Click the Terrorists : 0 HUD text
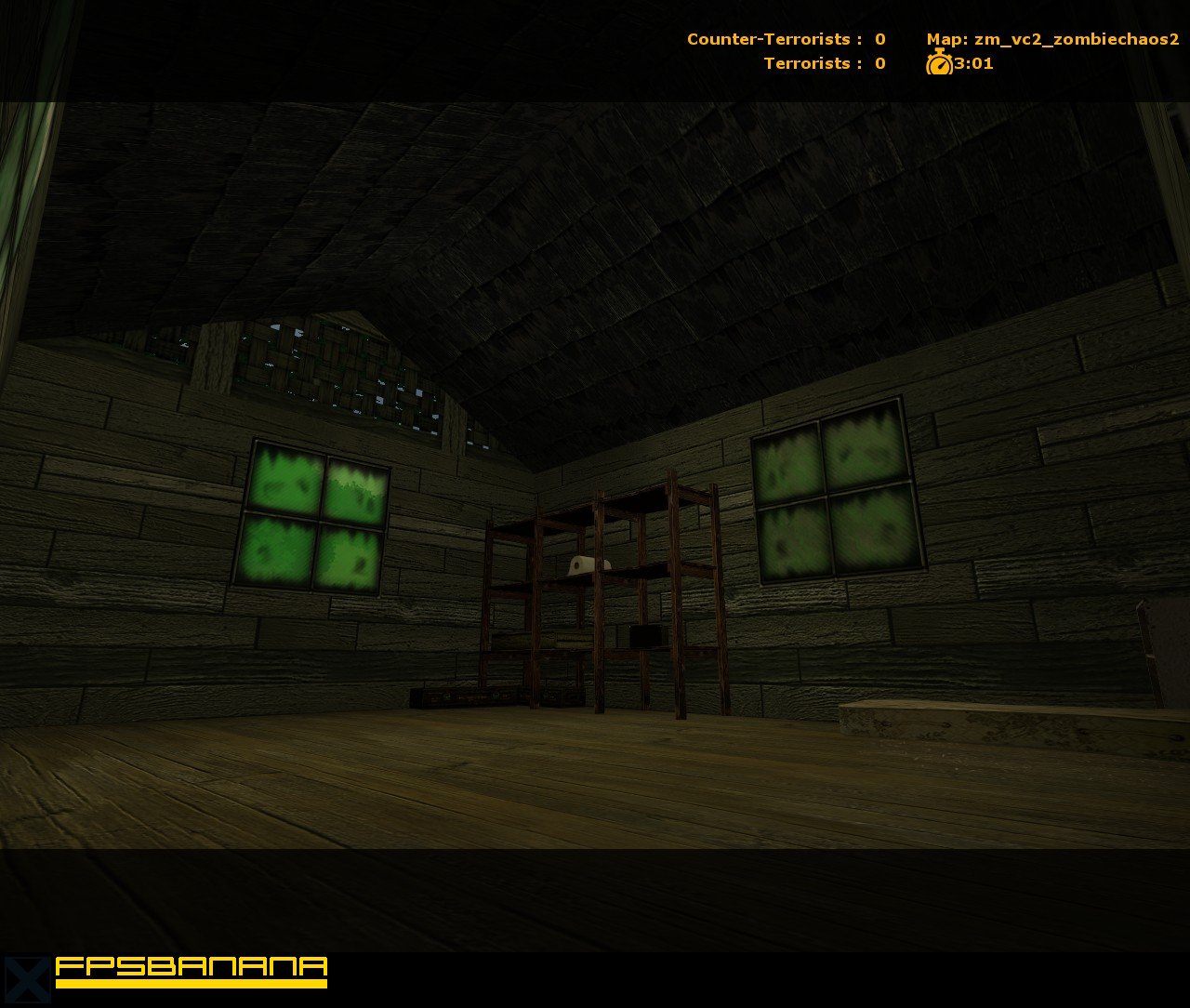This screenshot has height=1008, width=1190. point(823,63)
